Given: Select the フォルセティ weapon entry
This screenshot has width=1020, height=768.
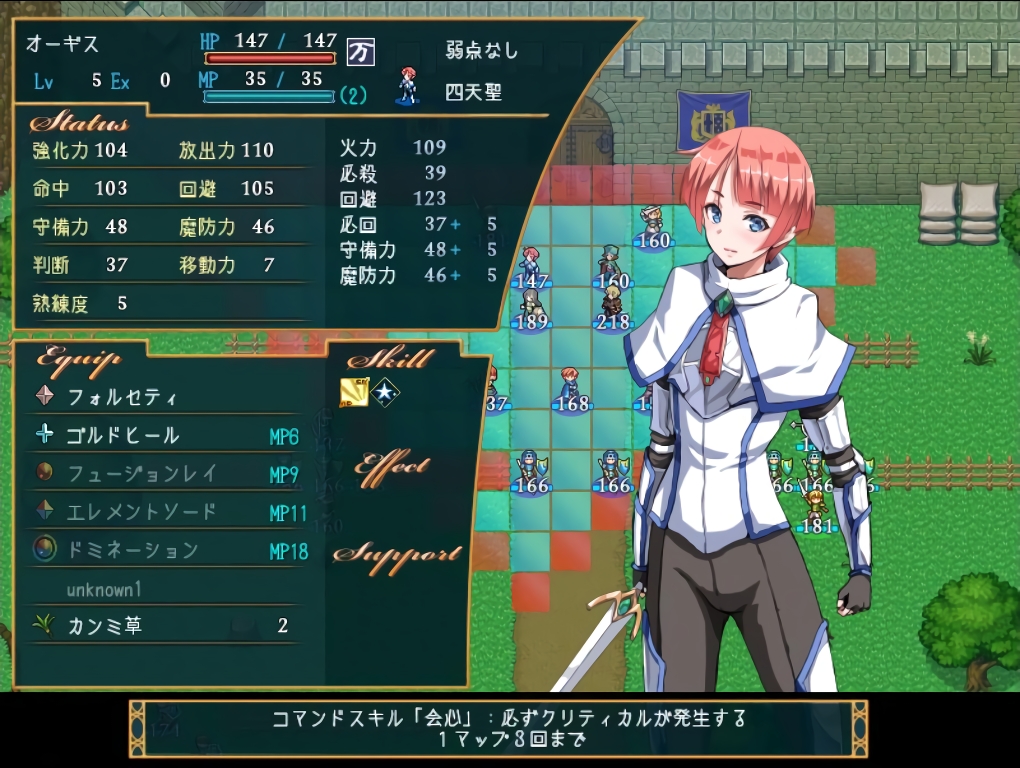Looking at the screenshot, I should (x=122, y=397).
